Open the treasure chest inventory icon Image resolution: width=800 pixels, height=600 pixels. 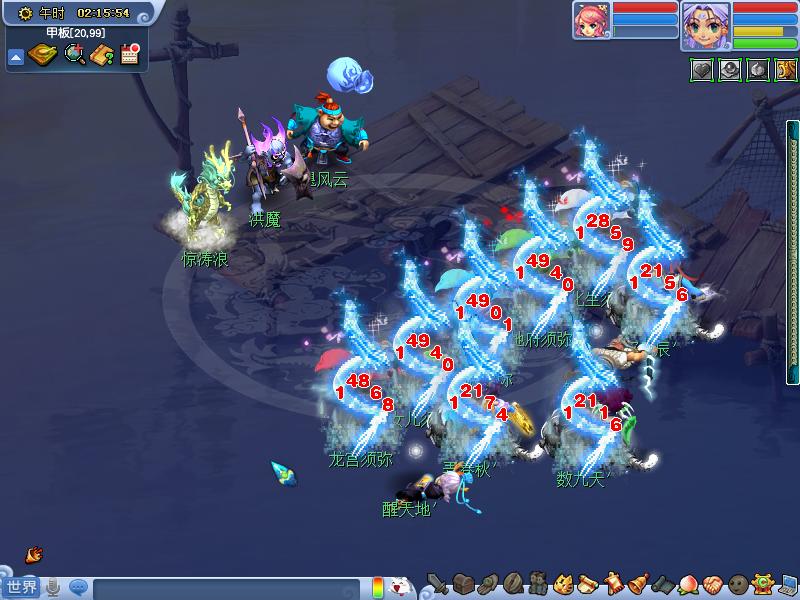pyautogui.click(x=462, y=584)
